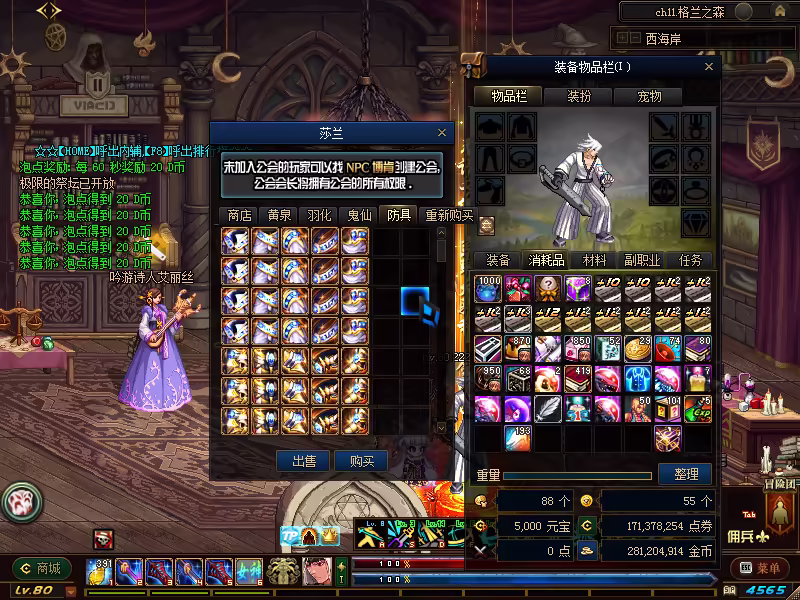This screenshot has height=600, width=800.
Task: Select the white feather item in inventory
Action: [x=547, y=409]
